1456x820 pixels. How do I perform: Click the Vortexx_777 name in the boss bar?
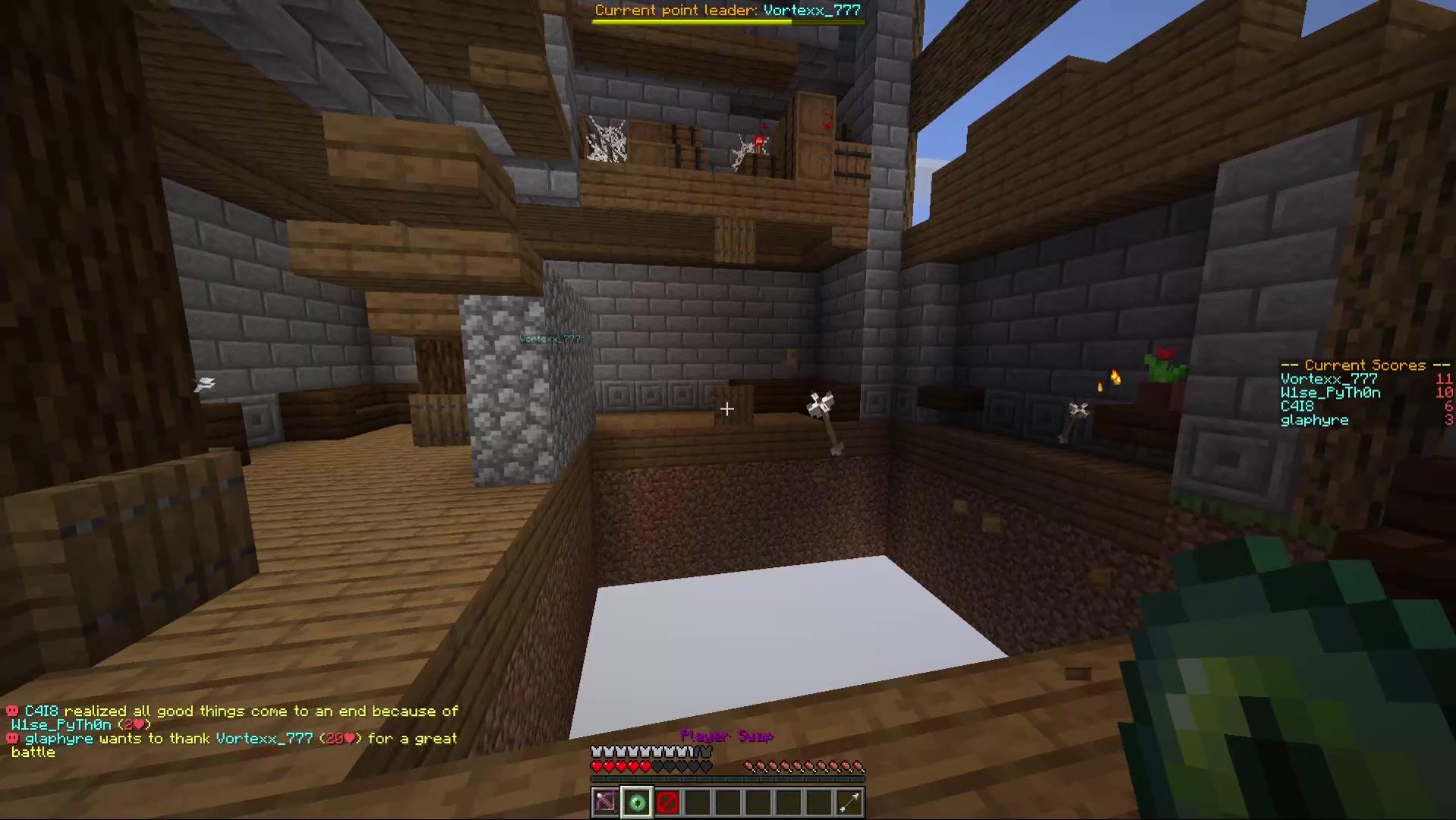(812, 10)
